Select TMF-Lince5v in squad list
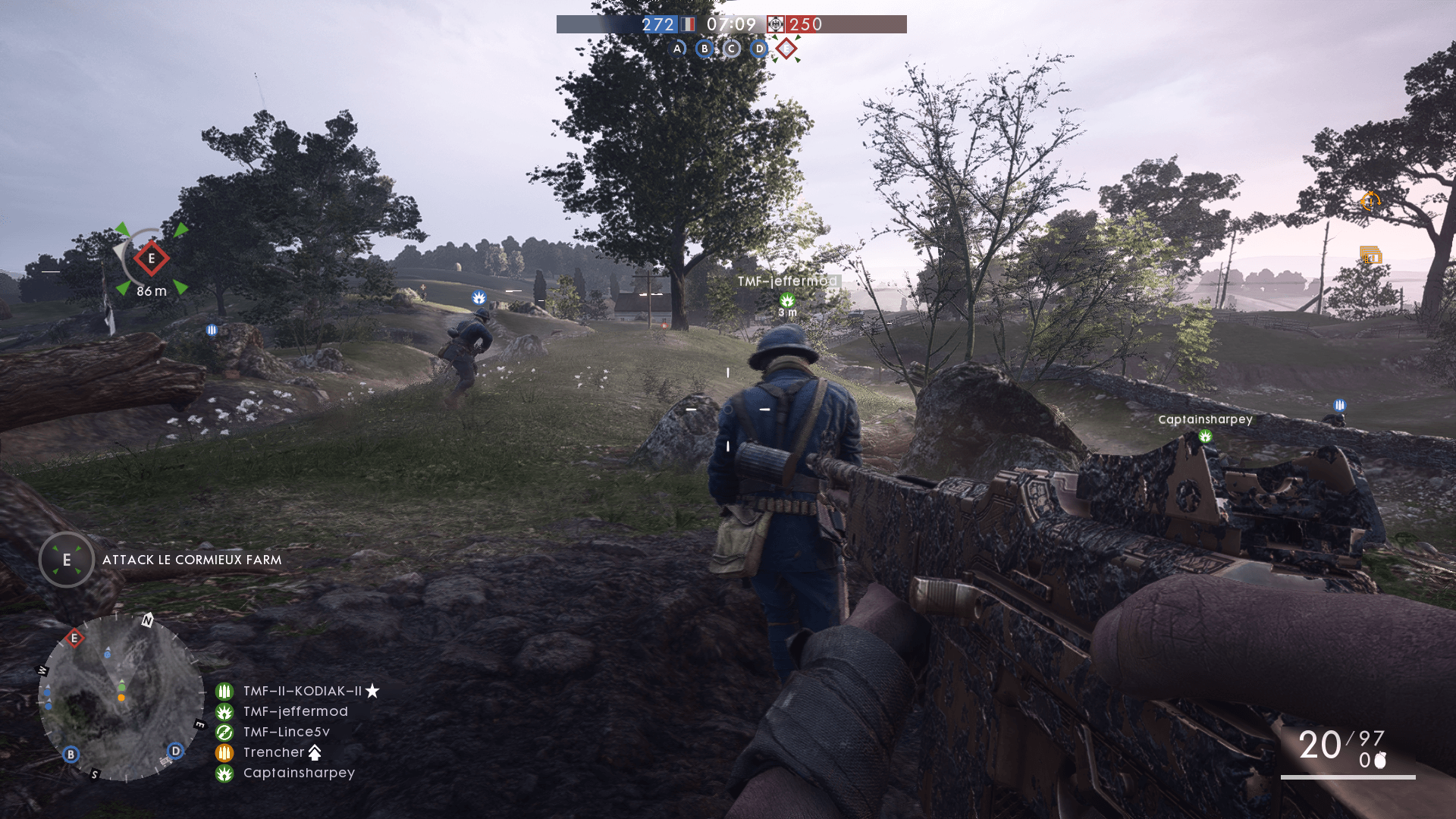 point(286,732)
